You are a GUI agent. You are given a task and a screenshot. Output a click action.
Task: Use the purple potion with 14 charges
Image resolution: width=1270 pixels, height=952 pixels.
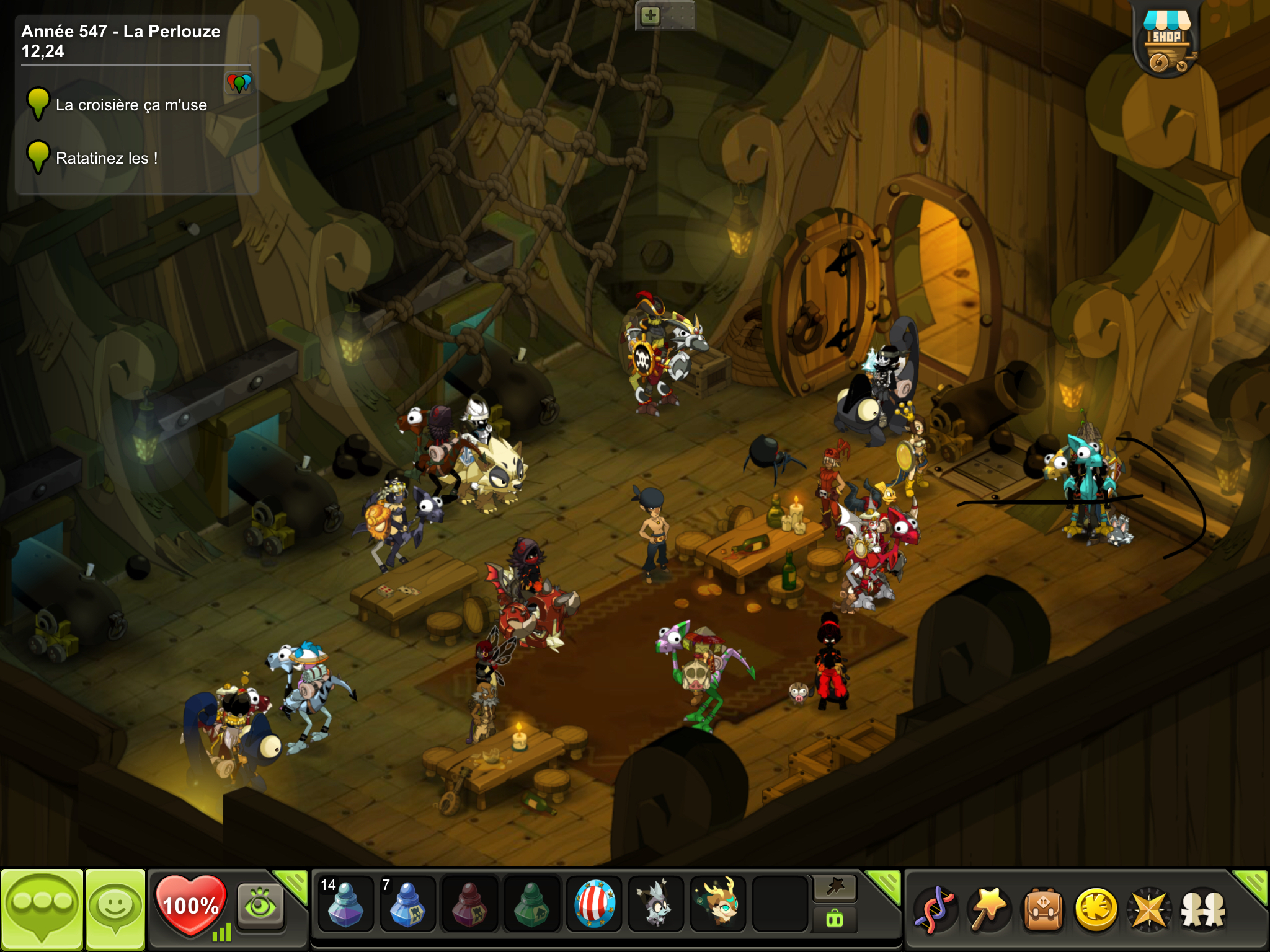[345, 904]
